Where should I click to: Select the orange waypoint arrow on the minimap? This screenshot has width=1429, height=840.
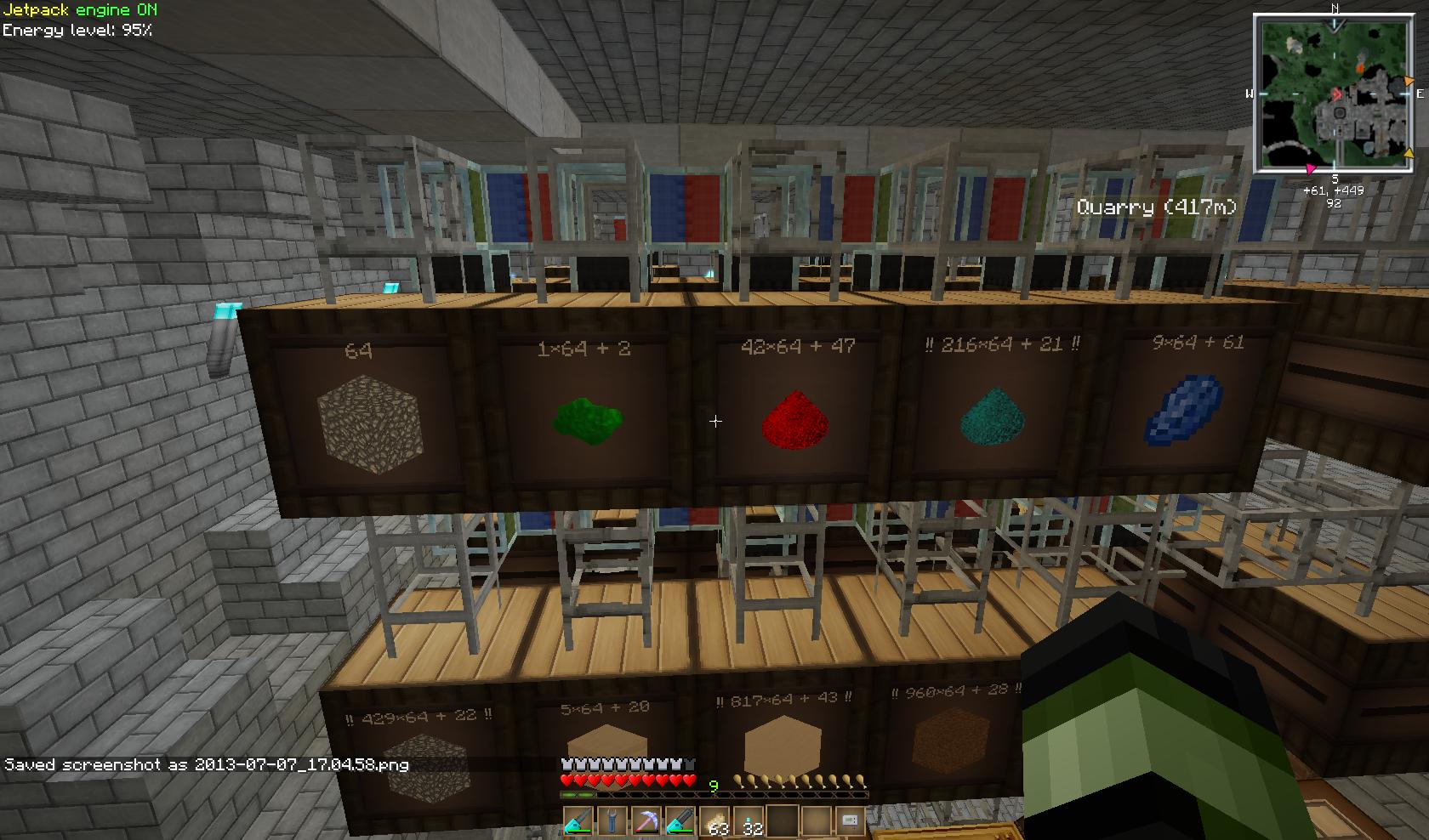click(x=1409, y=82)
